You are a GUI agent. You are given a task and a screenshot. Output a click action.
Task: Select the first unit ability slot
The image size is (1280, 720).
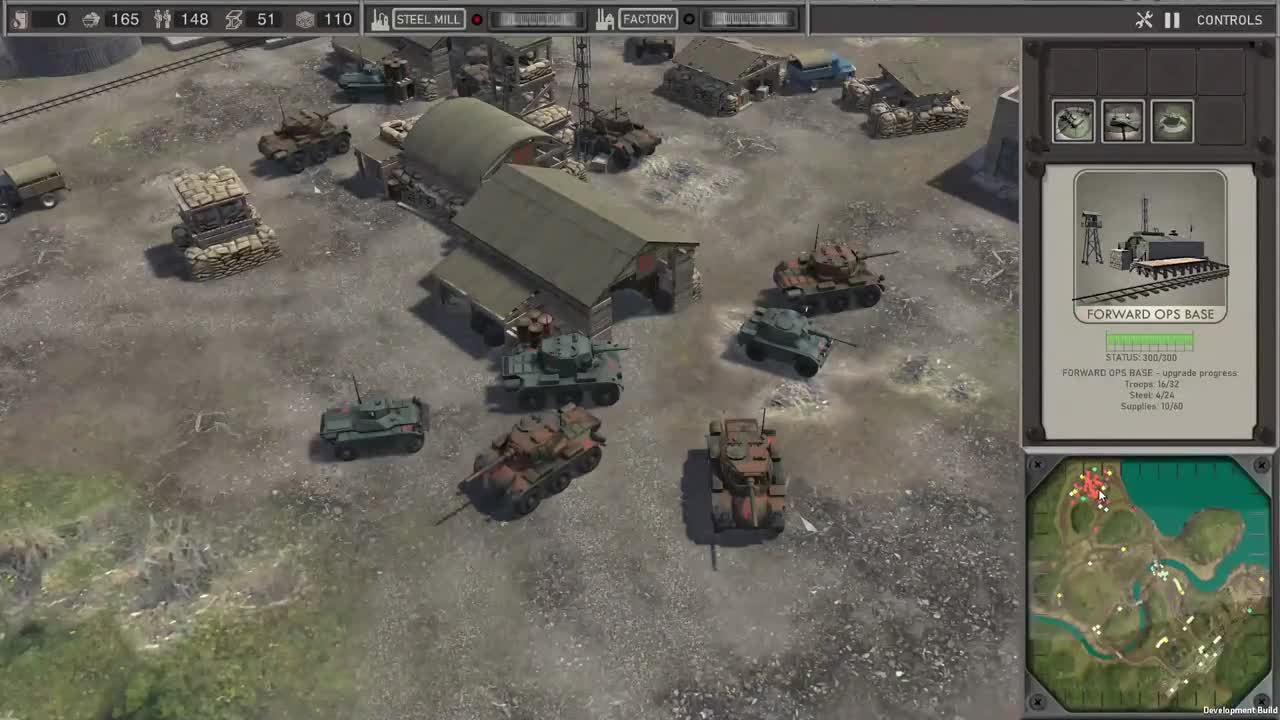tap(1073, 120)
